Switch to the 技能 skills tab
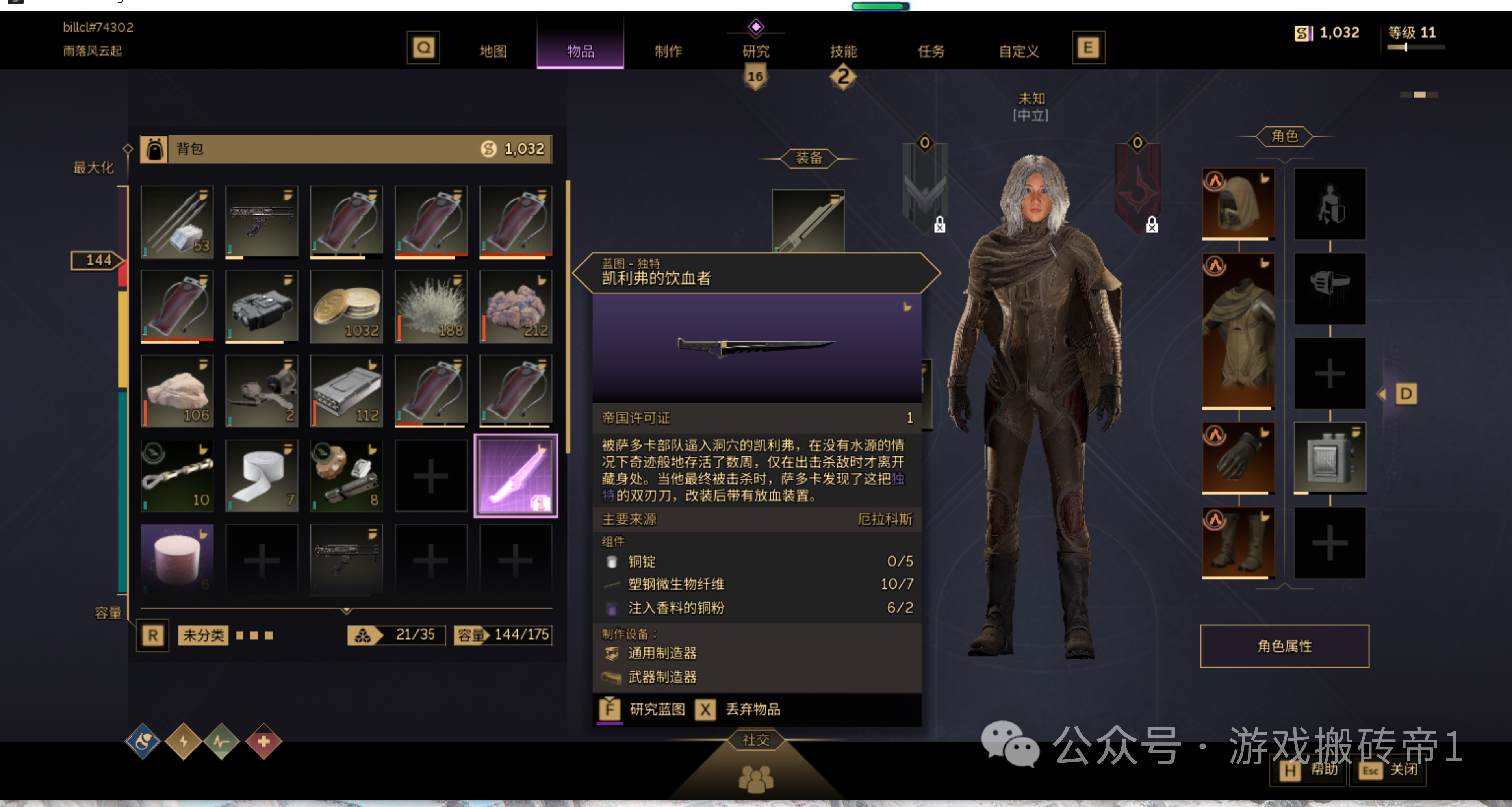The height and width of the screenshot is (807, 1512). (x=844, y=51)
